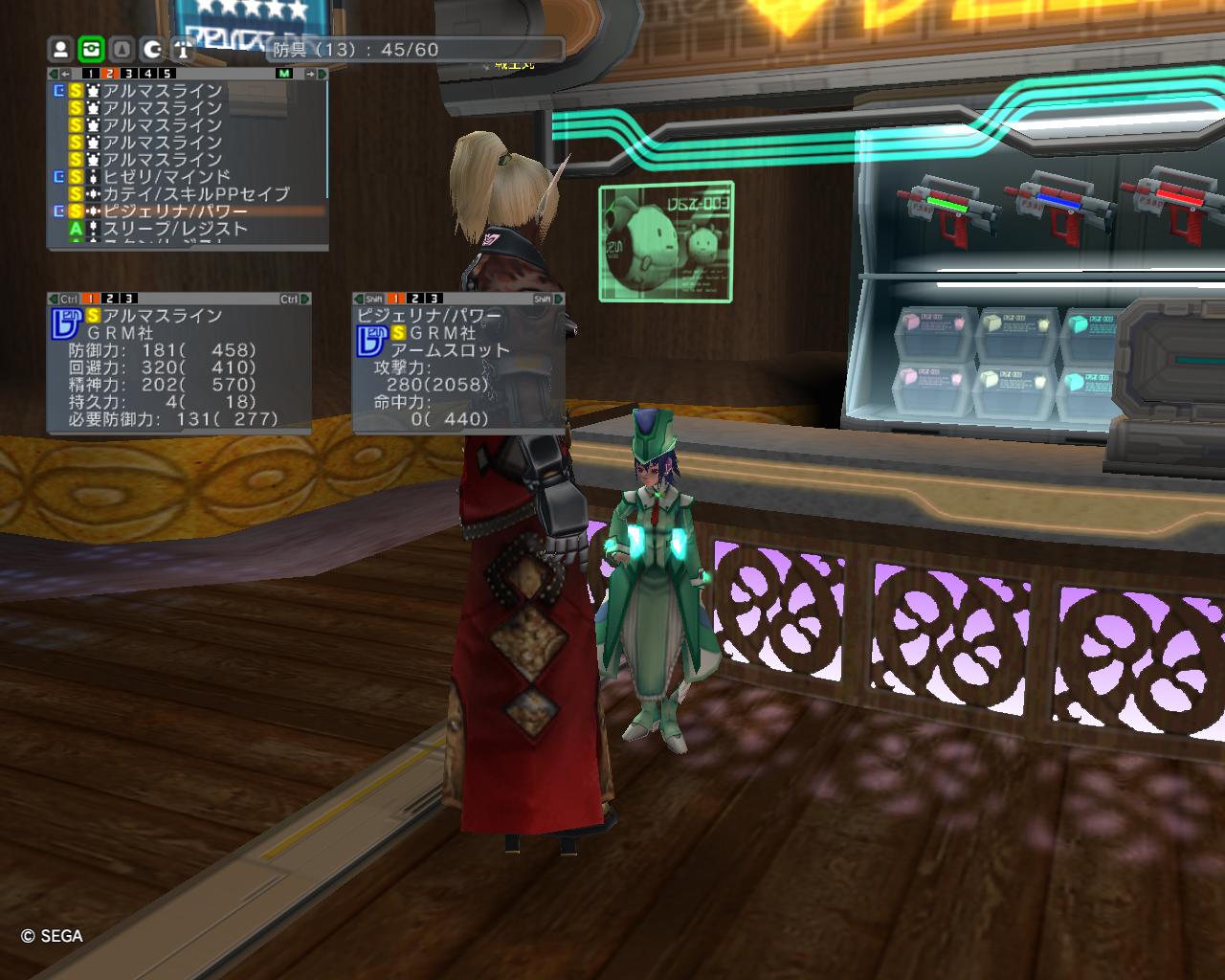Image resolution: width=1225 pixels, height=980 pixels.
Task: Show page 2 of アルマスライン detail panel
Action: [109, 300]
